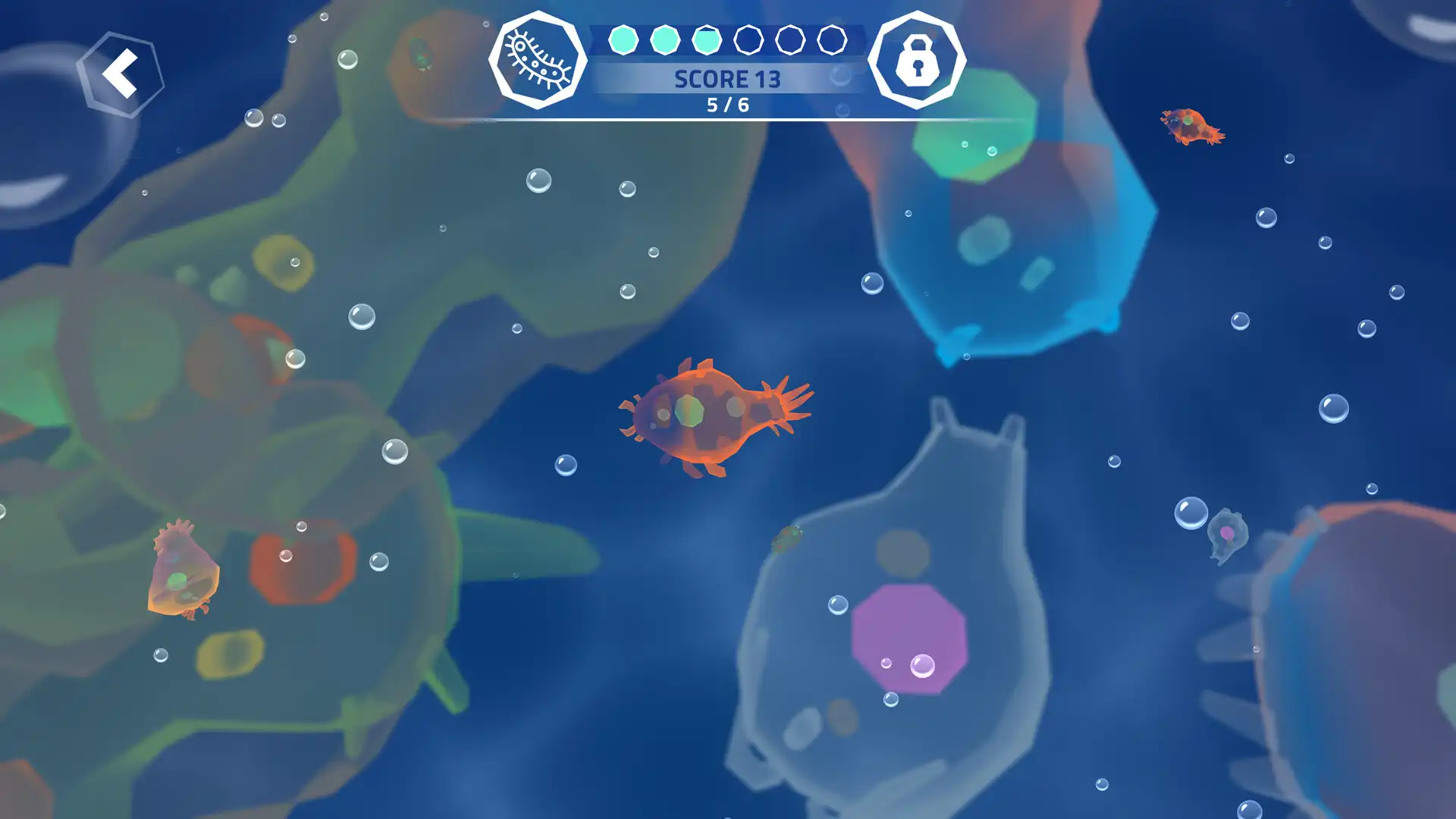Select the large orange tardigrade microbe
This screenshot has height=819, width=1456.
click(x=713, y=417)
